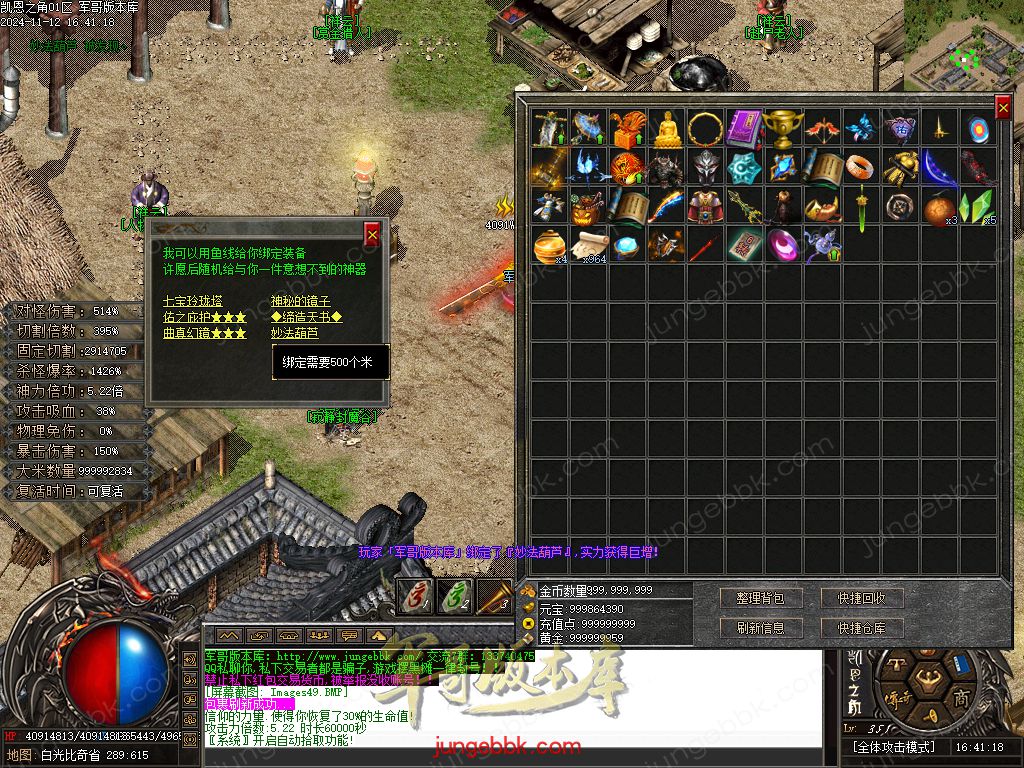Click the 整理背包 sort bag button
Screen dimensions: 1024x768
[760, 598]
